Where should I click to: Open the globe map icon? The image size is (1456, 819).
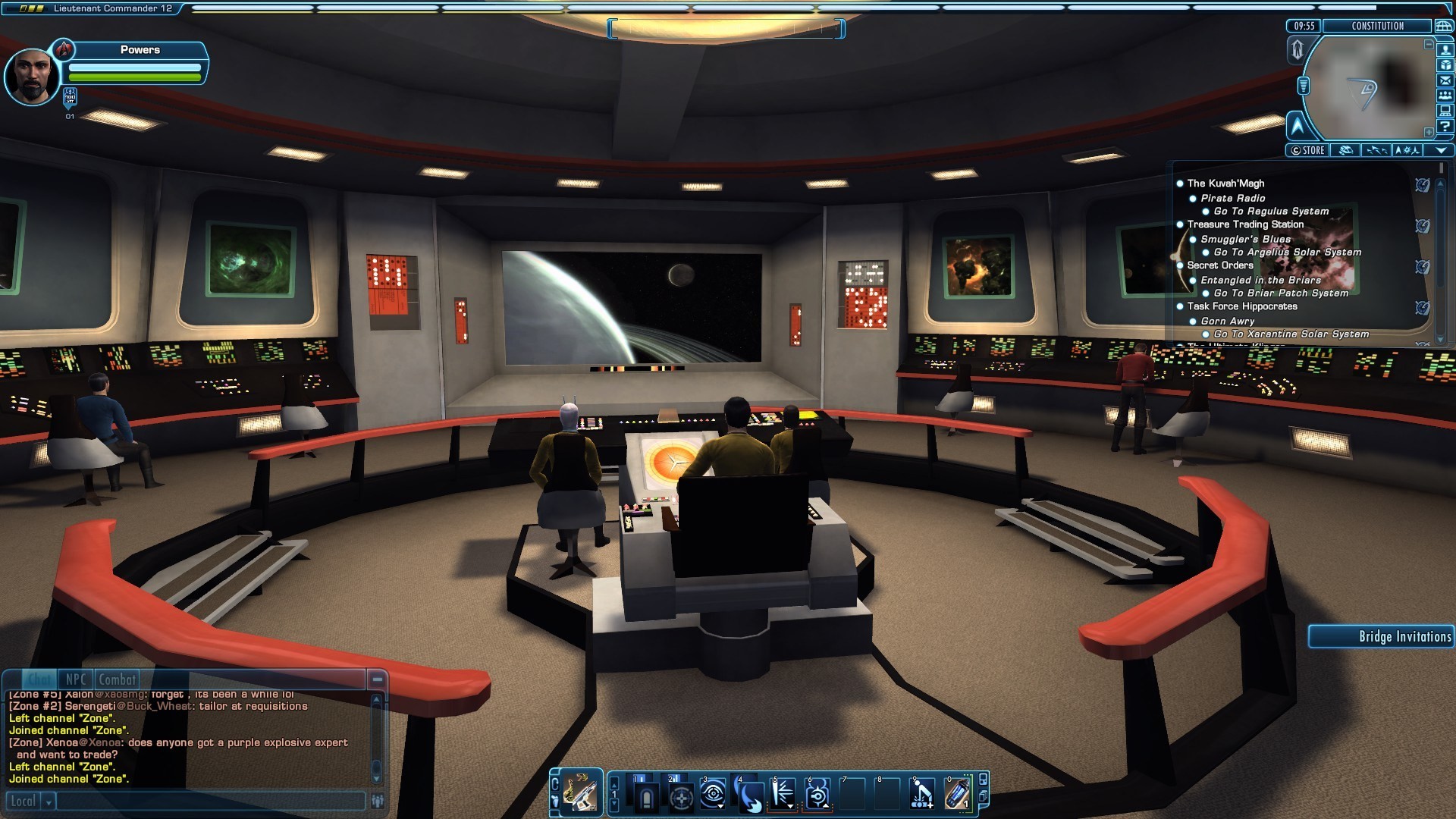pos(1443,26)
